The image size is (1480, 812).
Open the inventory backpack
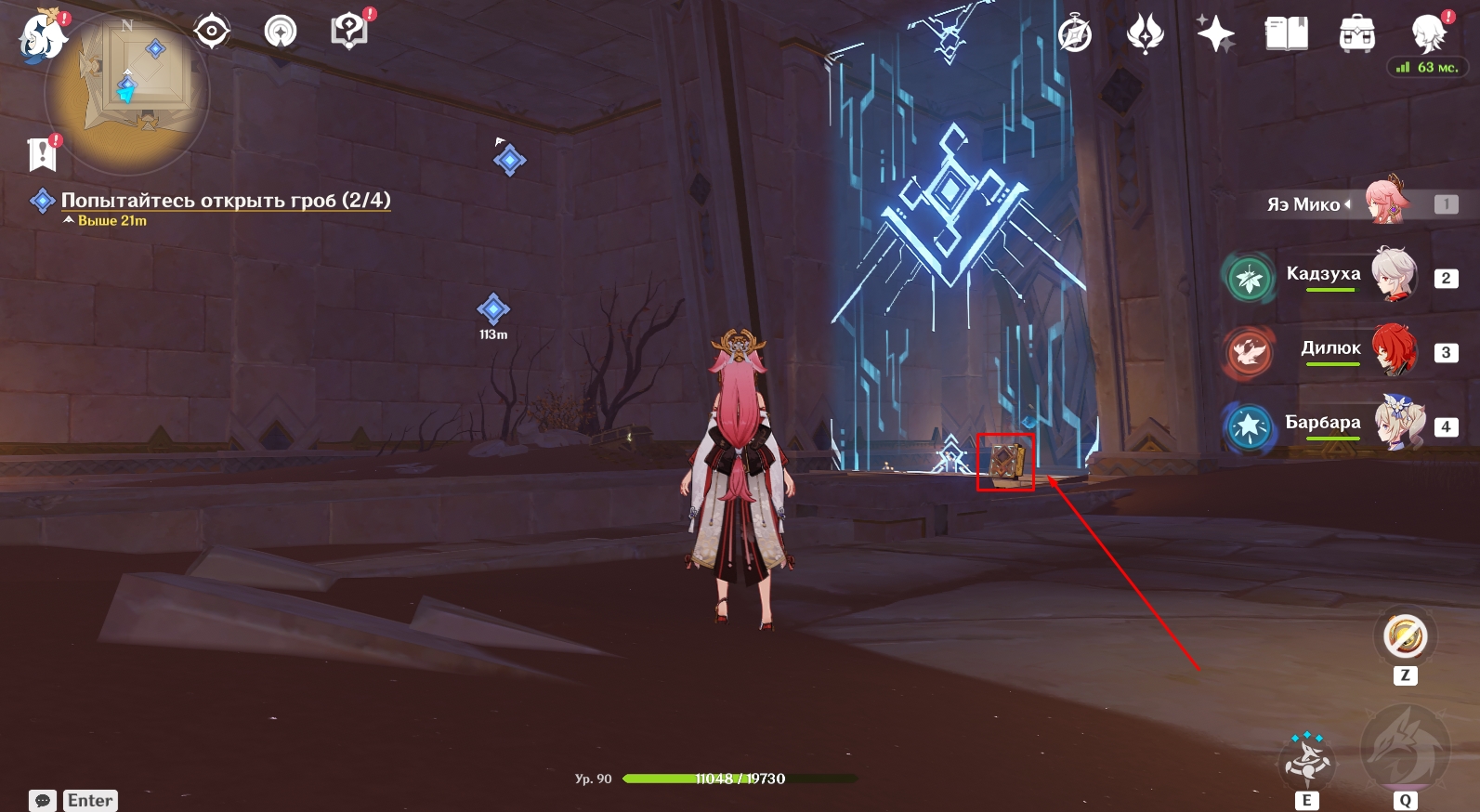[1356, 35]
